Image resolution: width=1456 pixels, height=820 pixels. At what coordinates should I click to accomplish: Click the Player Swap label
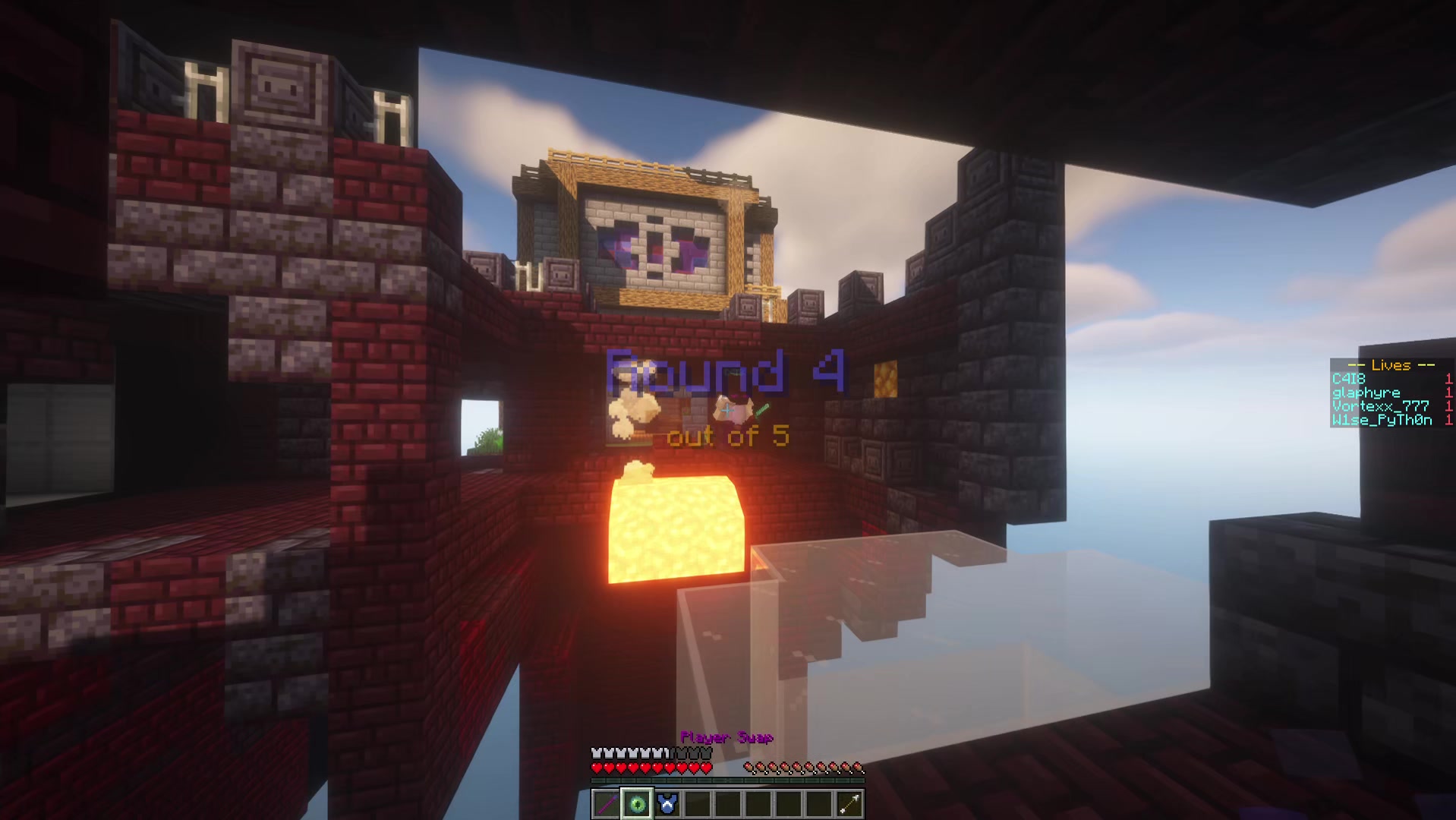(x=727, y=737)
